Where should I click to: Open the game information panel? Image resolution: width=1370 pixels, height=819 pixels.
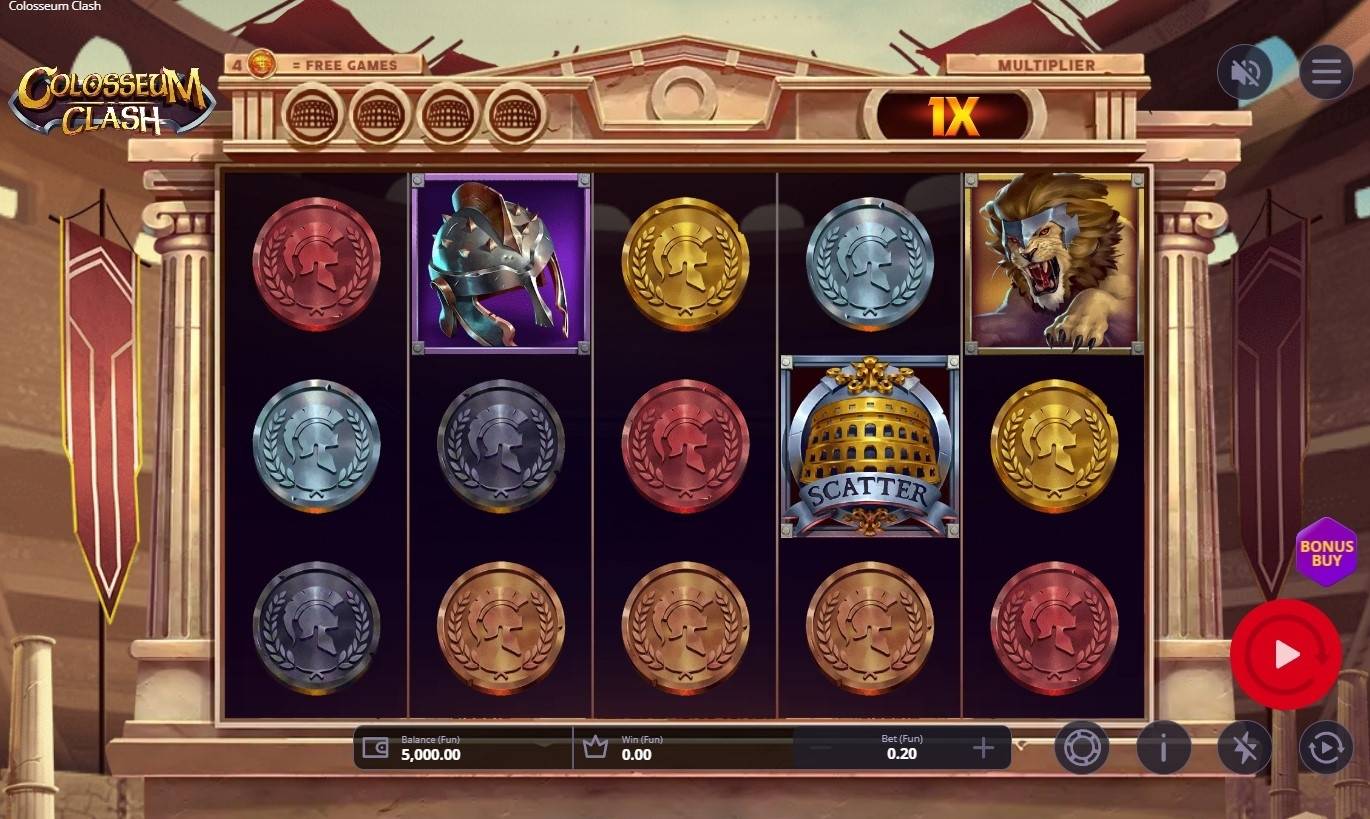[1163, 747]
